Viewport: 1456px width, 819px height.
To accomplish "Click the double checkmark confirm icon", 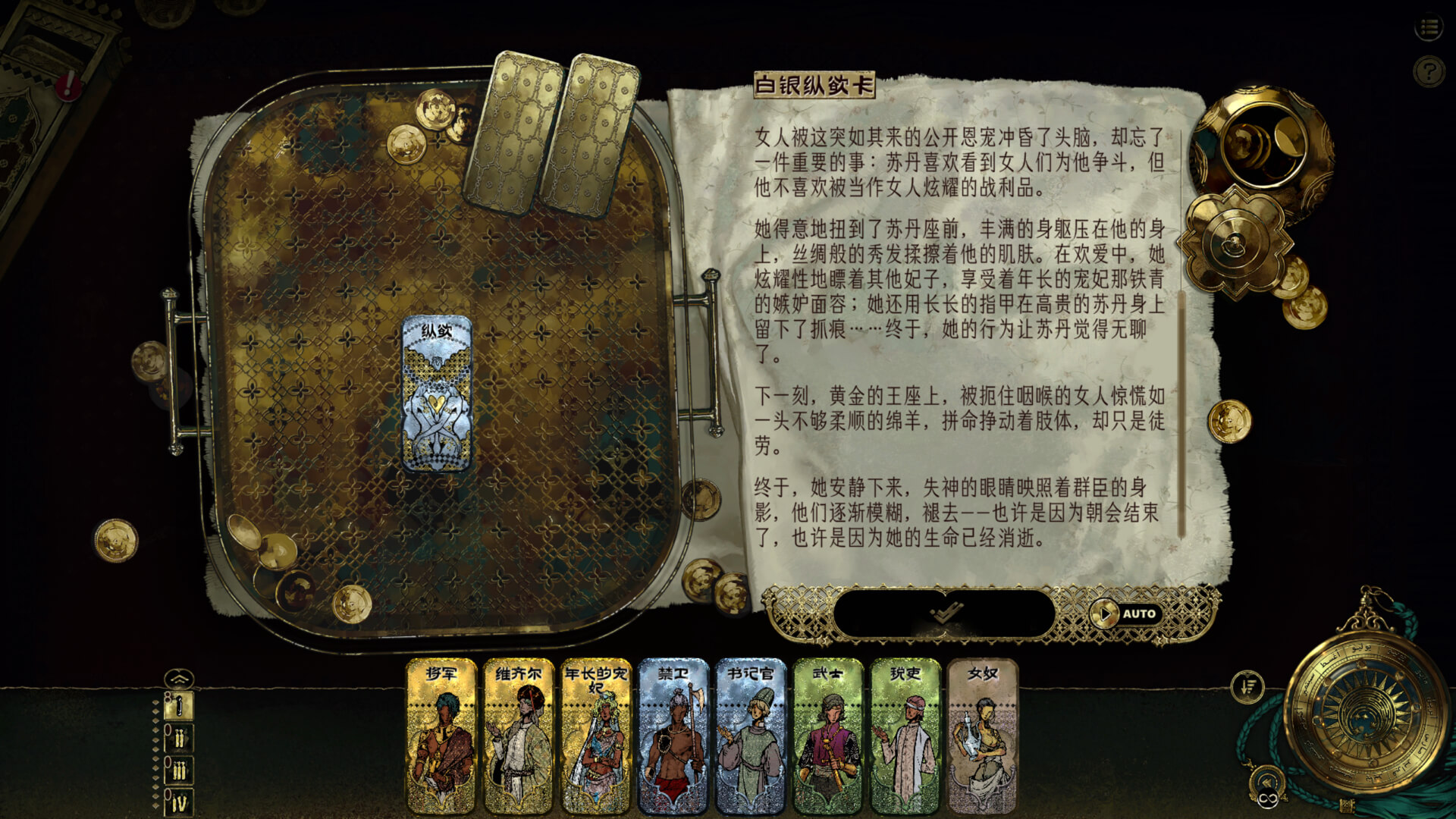I will (948, 613).
